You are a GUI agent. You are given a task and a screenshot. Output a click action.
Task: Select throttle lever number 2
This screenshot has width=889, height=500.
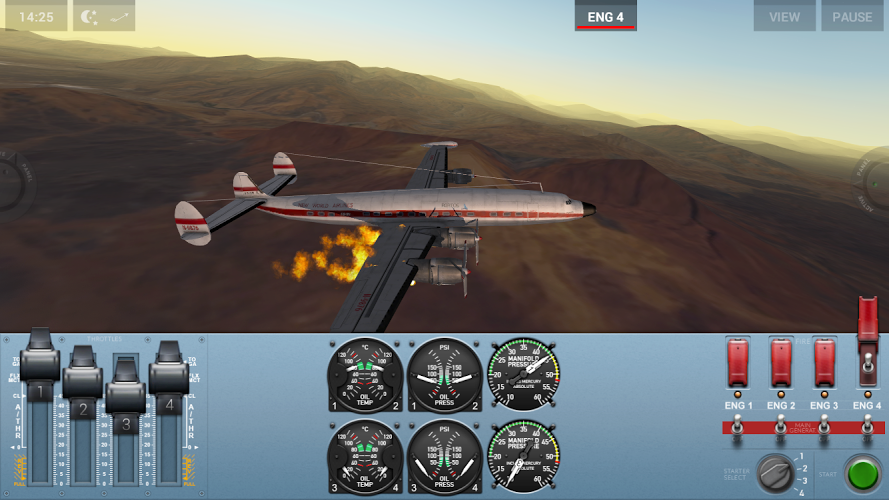(x=83, y=380)
